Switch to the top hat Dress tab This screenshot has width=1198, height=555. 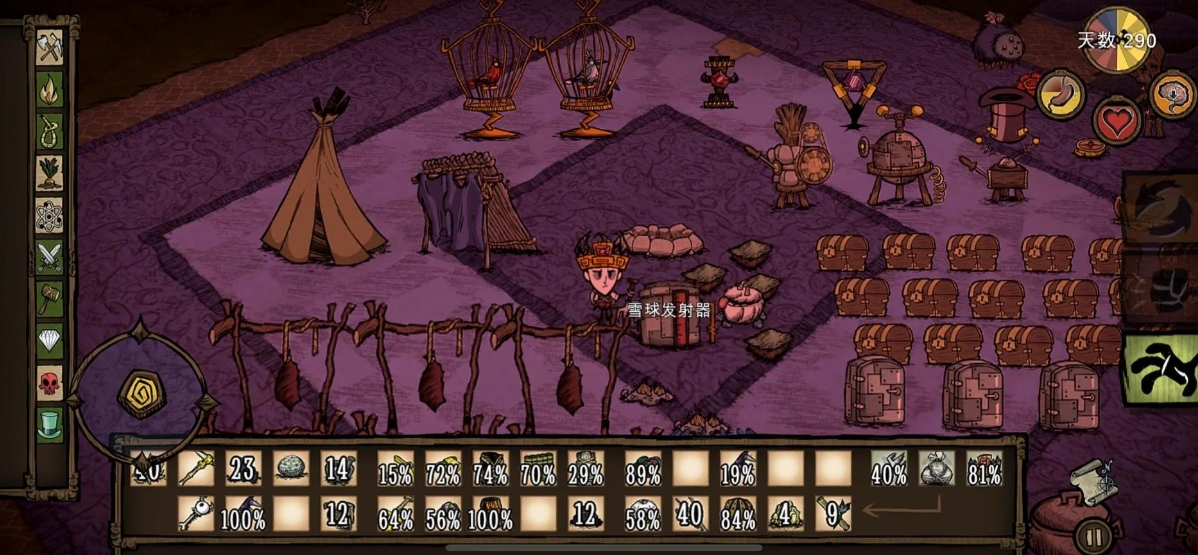[x=50, y=424]
